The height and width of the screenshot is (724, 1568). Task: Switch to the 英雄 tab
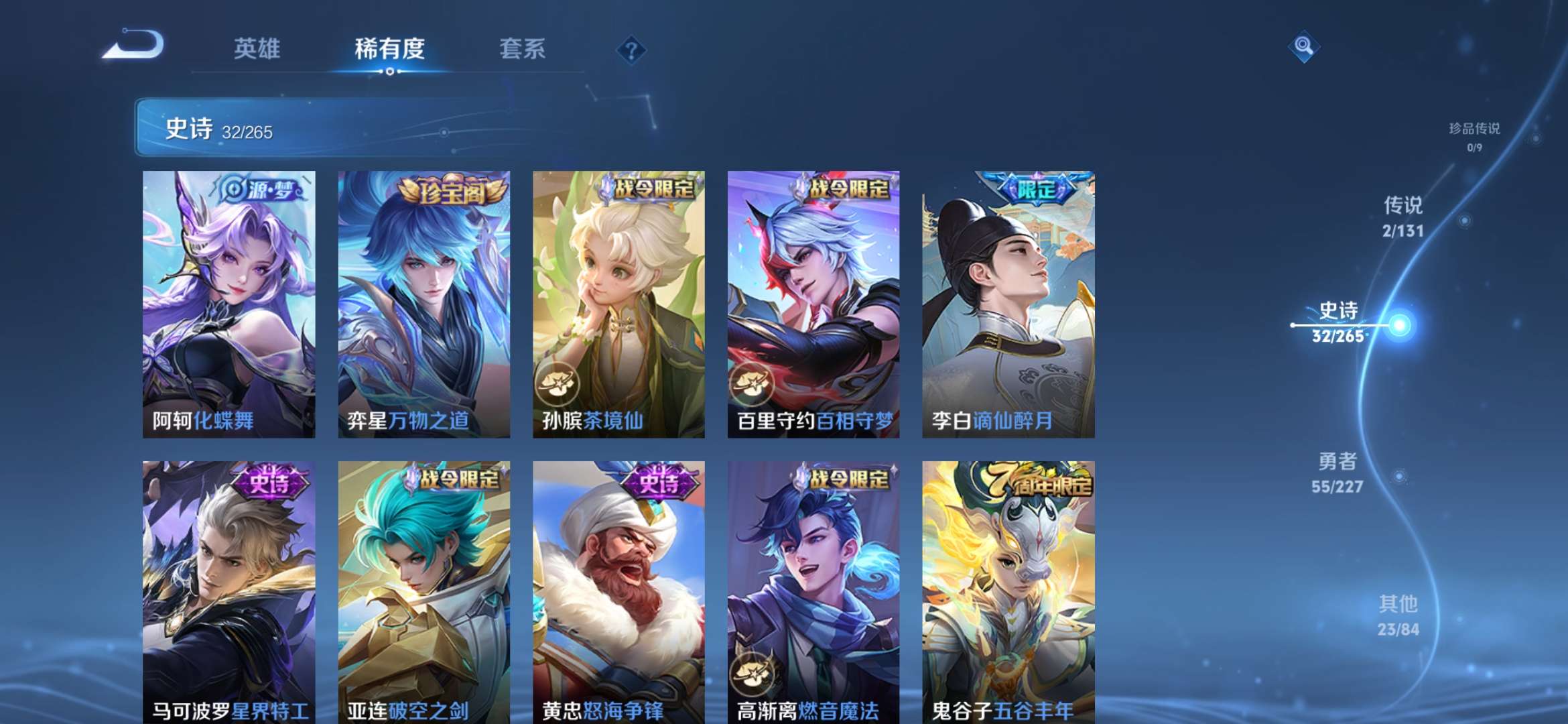click(x=260, y=48)
